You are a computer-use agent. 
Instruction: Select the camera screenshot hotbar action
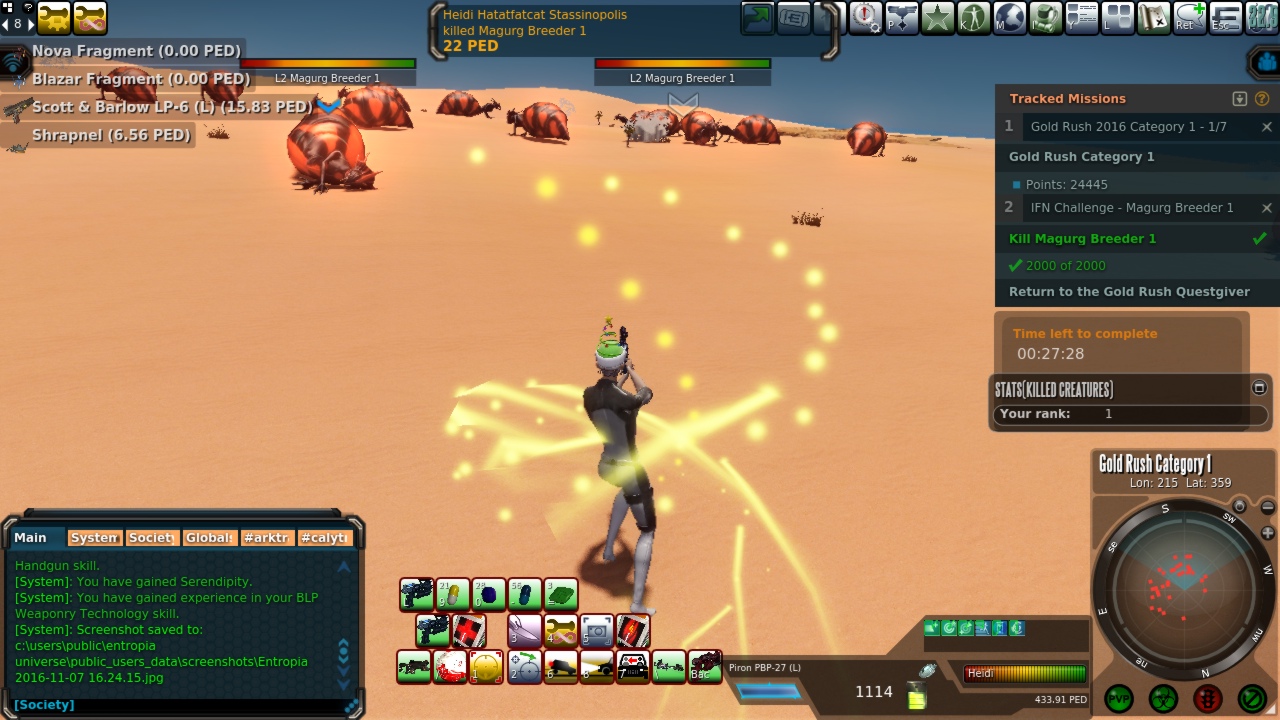click(597, 630)
